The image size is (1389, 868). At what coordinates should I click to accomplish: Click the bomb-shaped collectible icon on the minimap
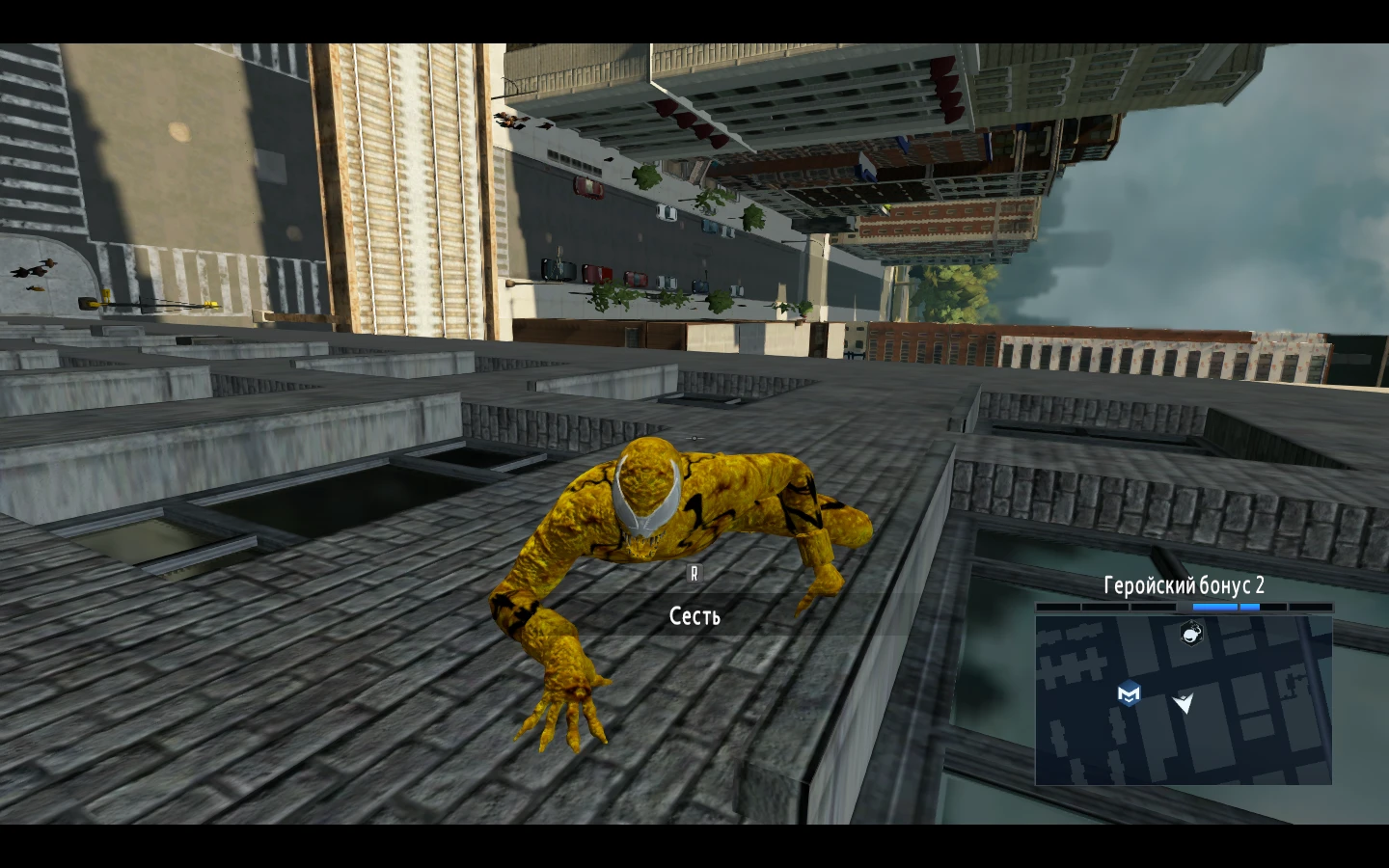point(1189,634)
